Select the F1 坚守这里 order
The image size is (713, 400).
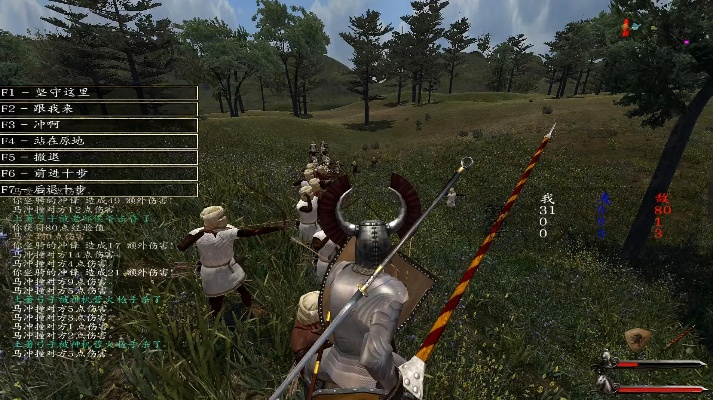click(98, 92)
